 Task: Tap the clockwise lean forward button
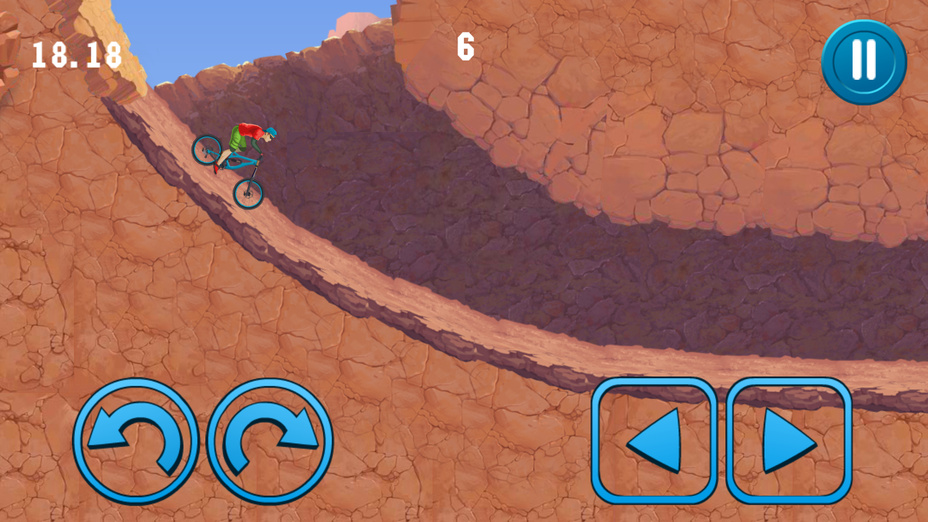click(270, 441)
